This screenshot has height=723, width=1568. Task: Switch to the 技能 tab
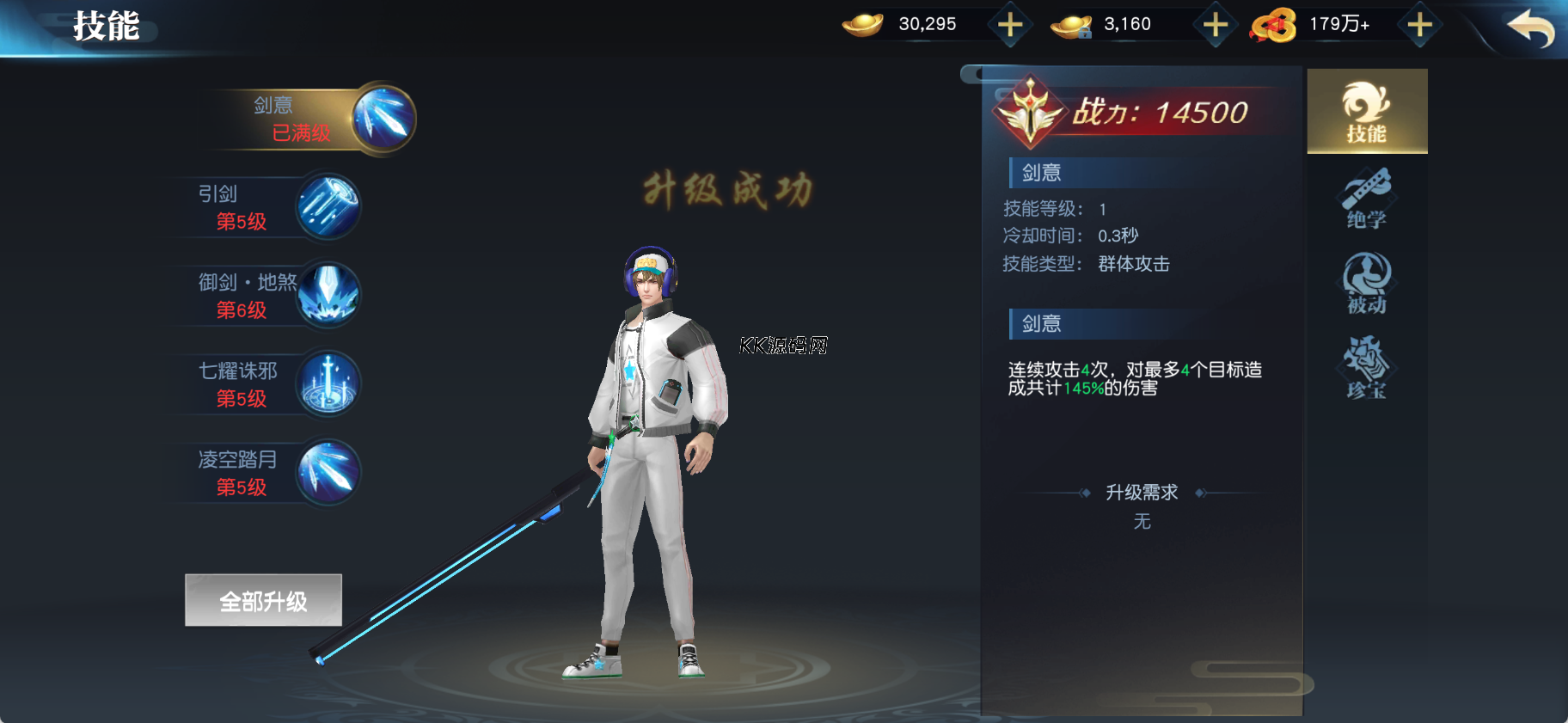click(x=1366, y=113)
